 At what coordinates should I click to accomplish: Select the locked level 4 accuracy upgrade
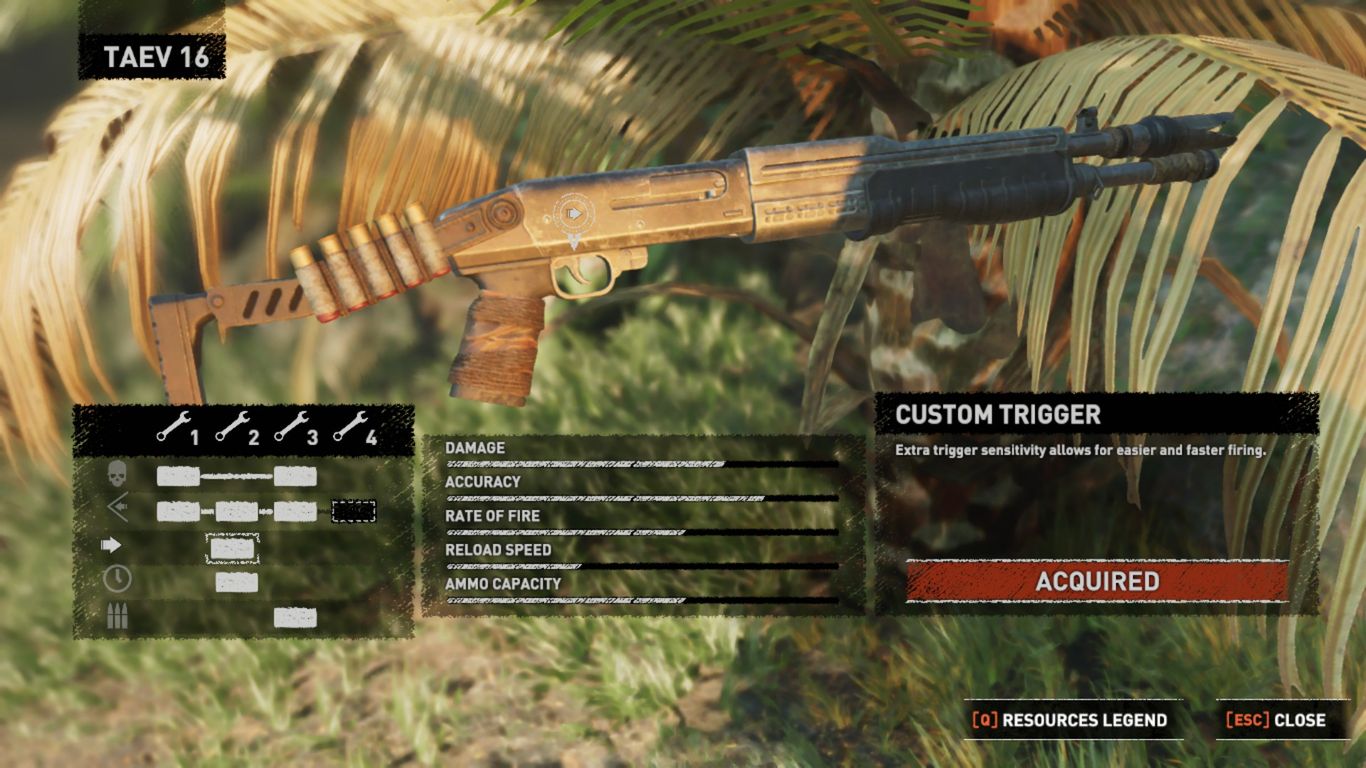point(353,511)
